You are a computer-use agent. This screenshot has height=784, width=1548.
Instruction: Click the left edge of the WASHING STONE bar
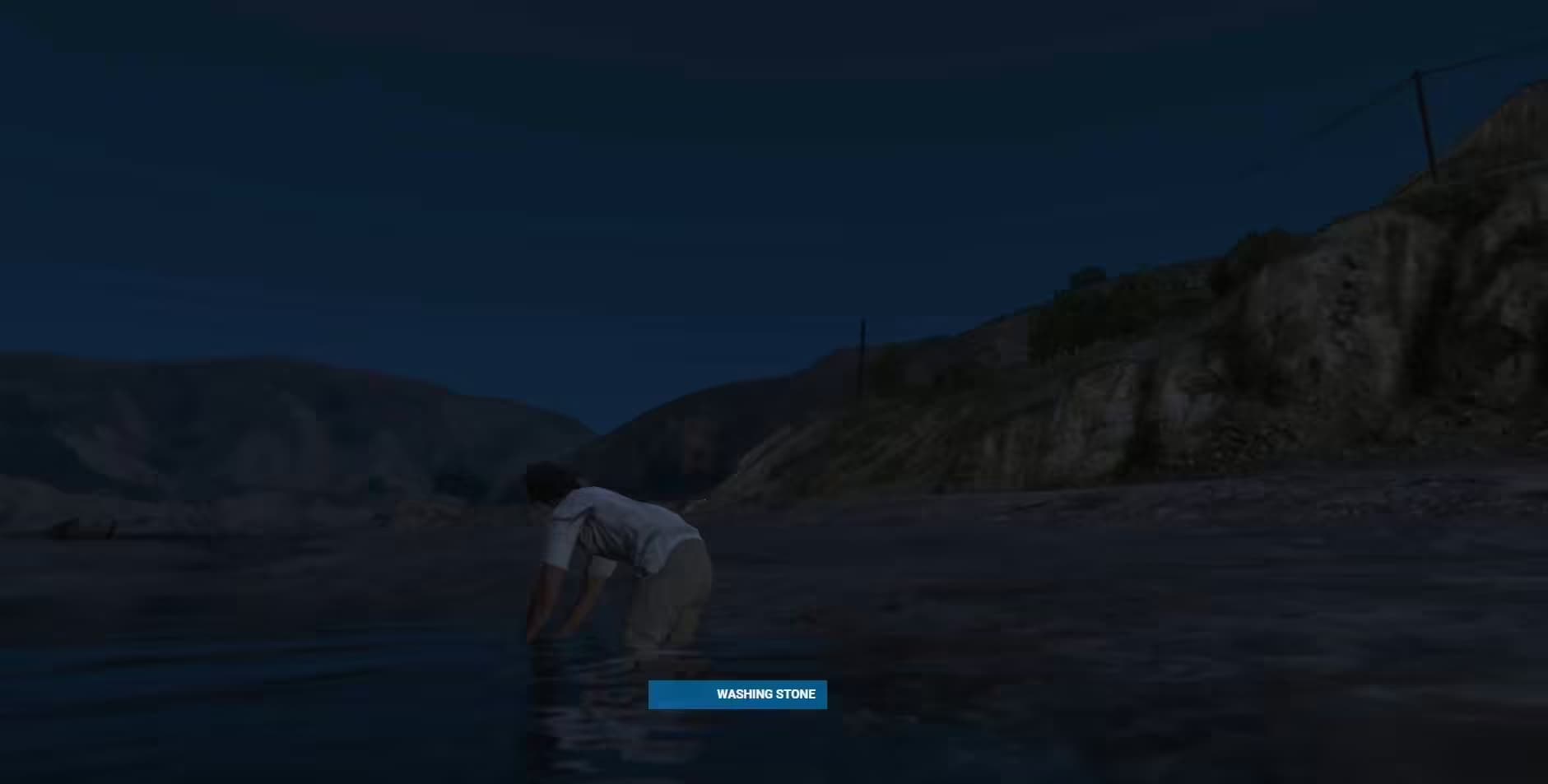click(x=654, y=694)
